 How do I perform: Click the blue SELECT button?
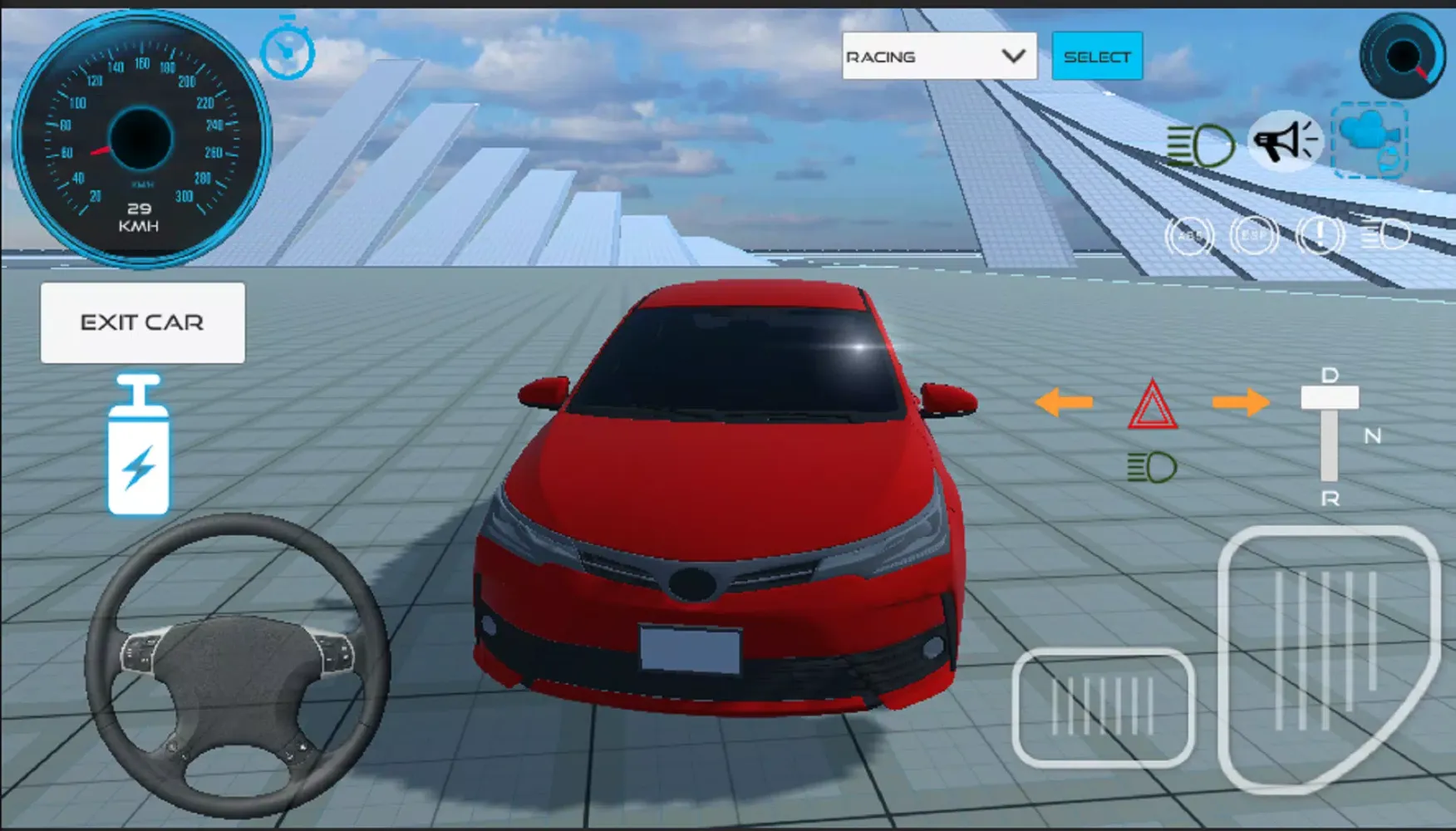click(1097, 57)
